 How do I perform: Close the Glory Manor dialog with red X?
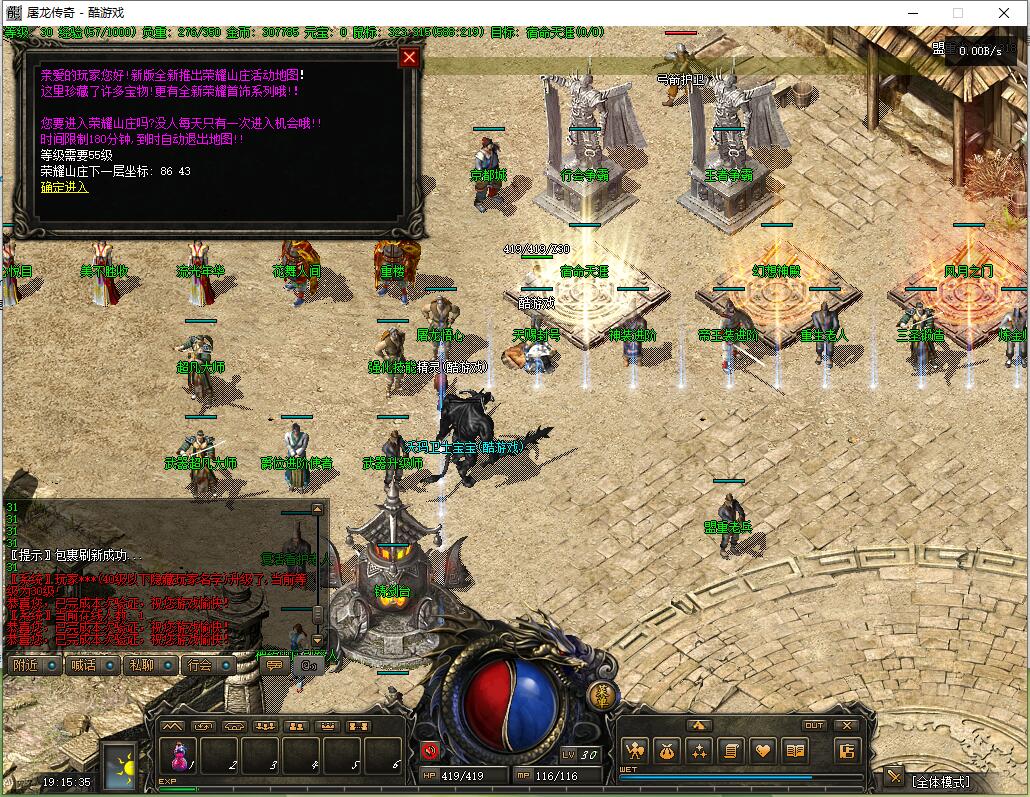(x=408, y=57)
